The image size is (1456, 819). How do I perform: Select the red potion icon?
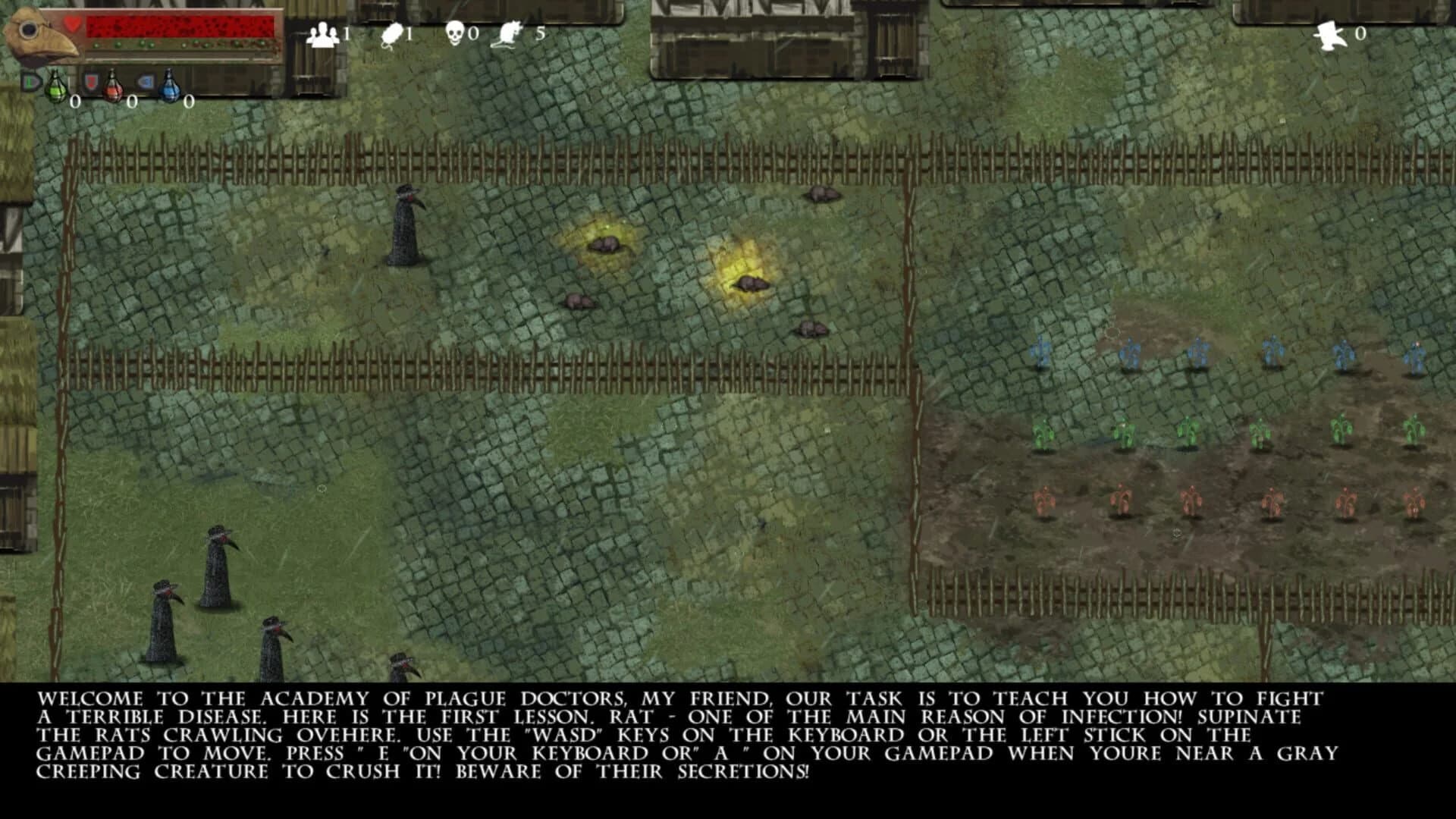coord(112,89)
